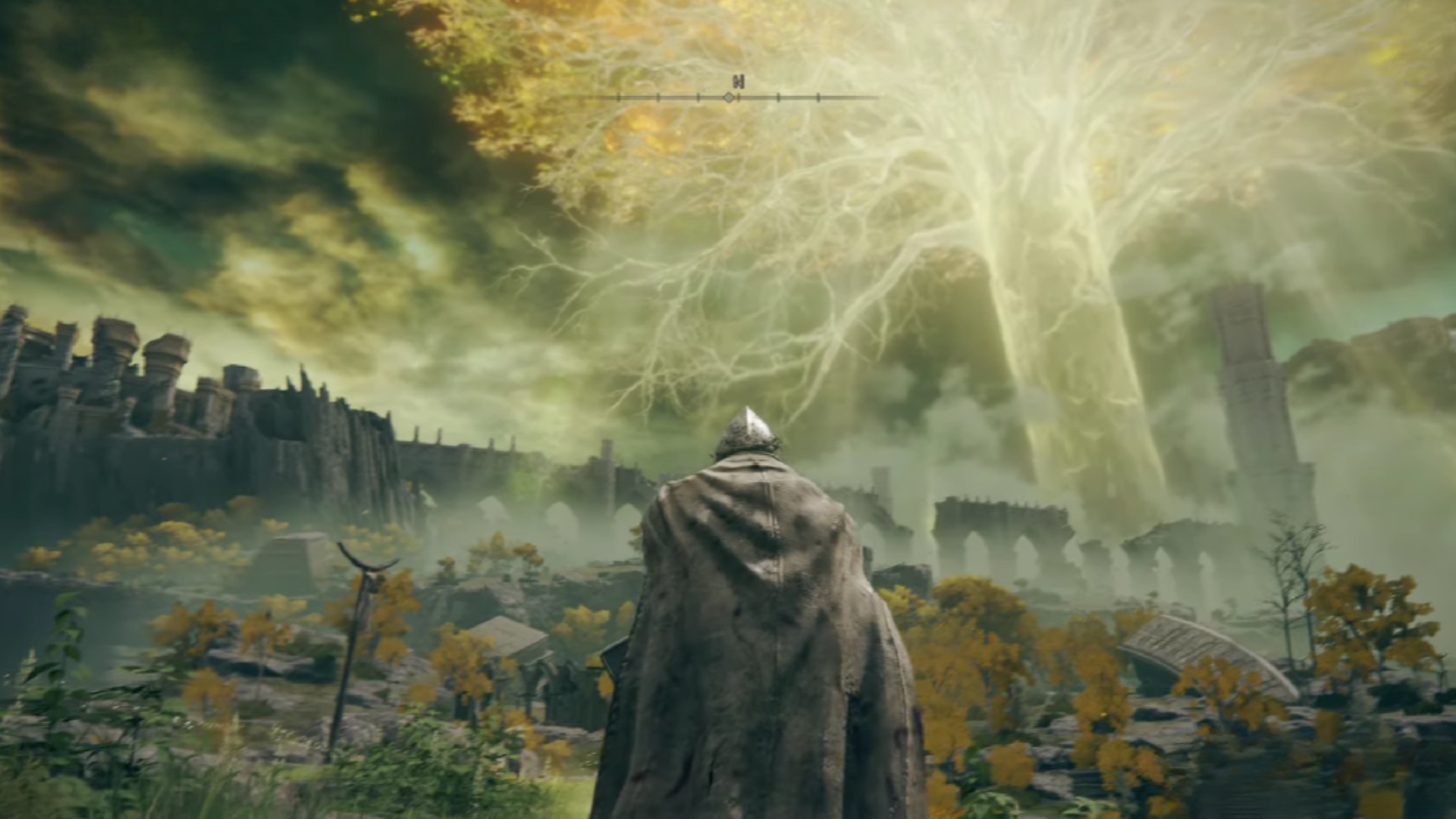Click the compass north 'N' marker

(738, 82)
